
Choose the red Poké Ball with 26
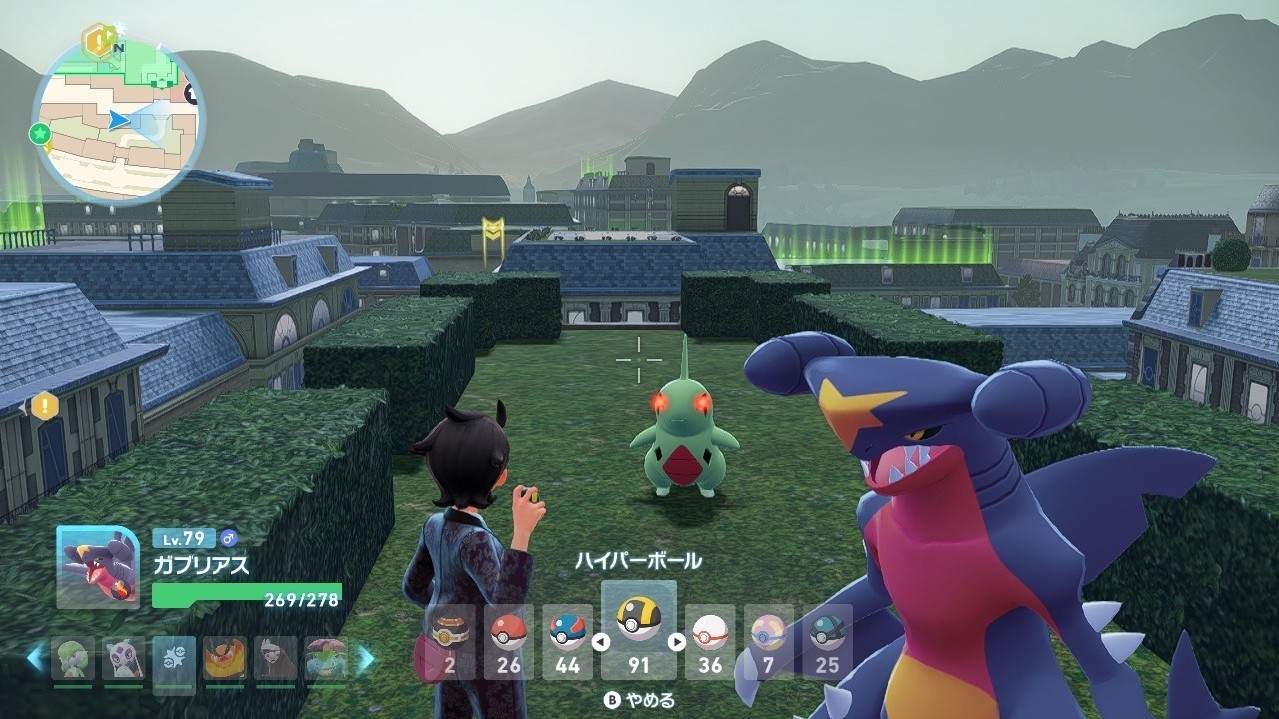tap(508, 641)
